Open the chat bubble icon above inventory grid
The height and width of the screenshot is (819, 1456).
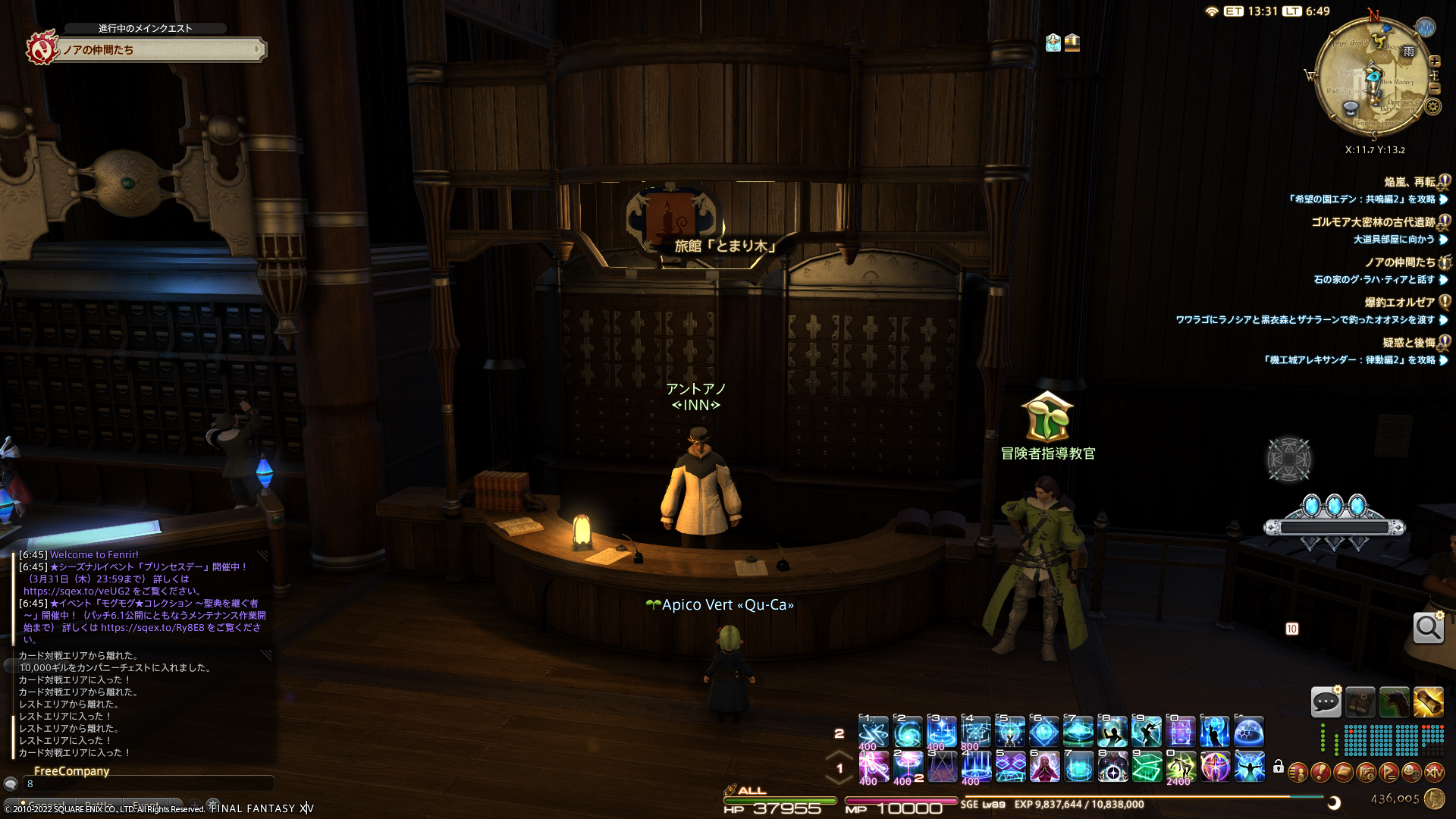pos(1326,702)
